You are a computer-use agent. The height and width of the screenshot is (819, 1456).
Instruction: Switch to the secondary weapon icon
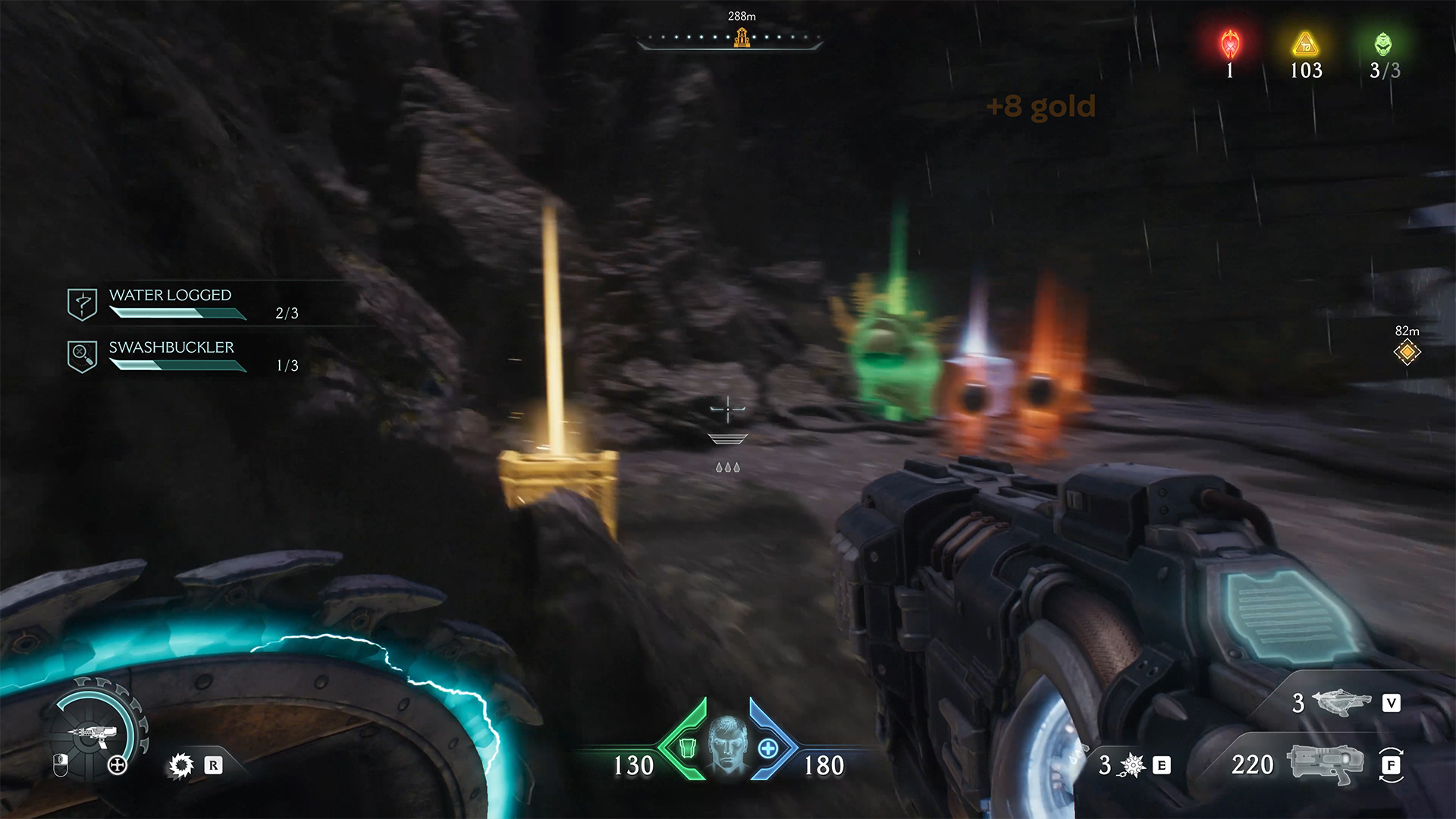click(1341, 703)
